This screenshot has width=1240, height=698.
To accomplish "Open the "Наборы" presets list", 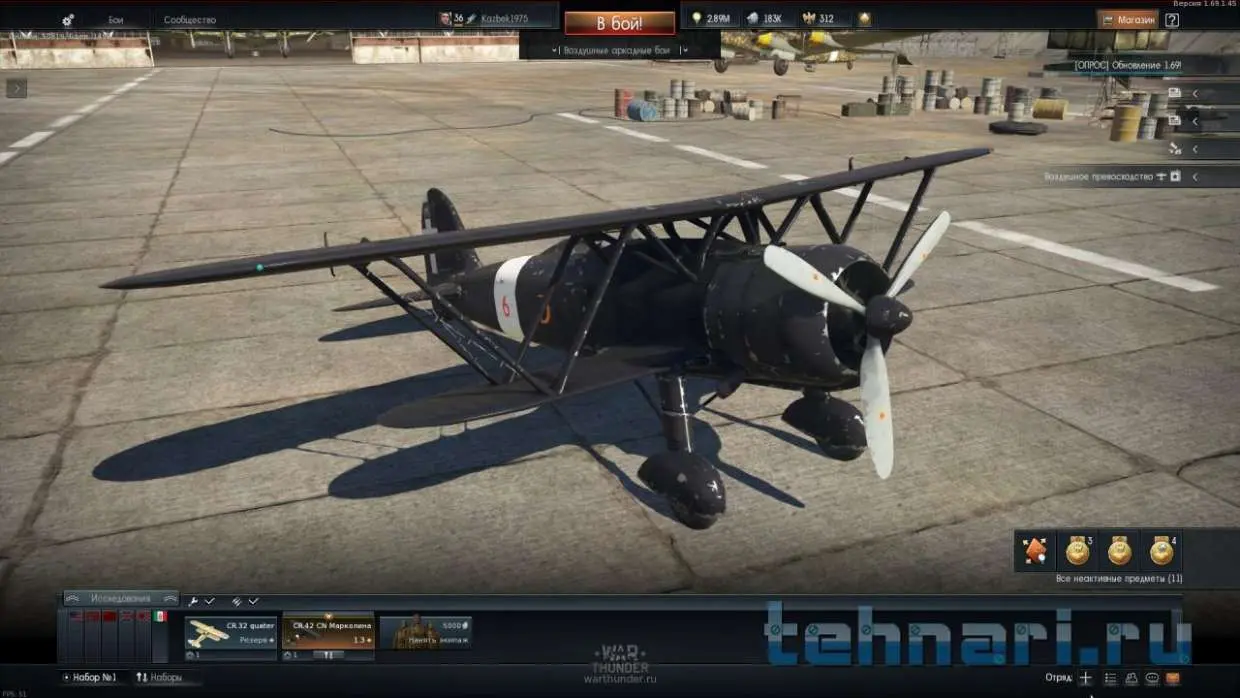I will 160,677.
